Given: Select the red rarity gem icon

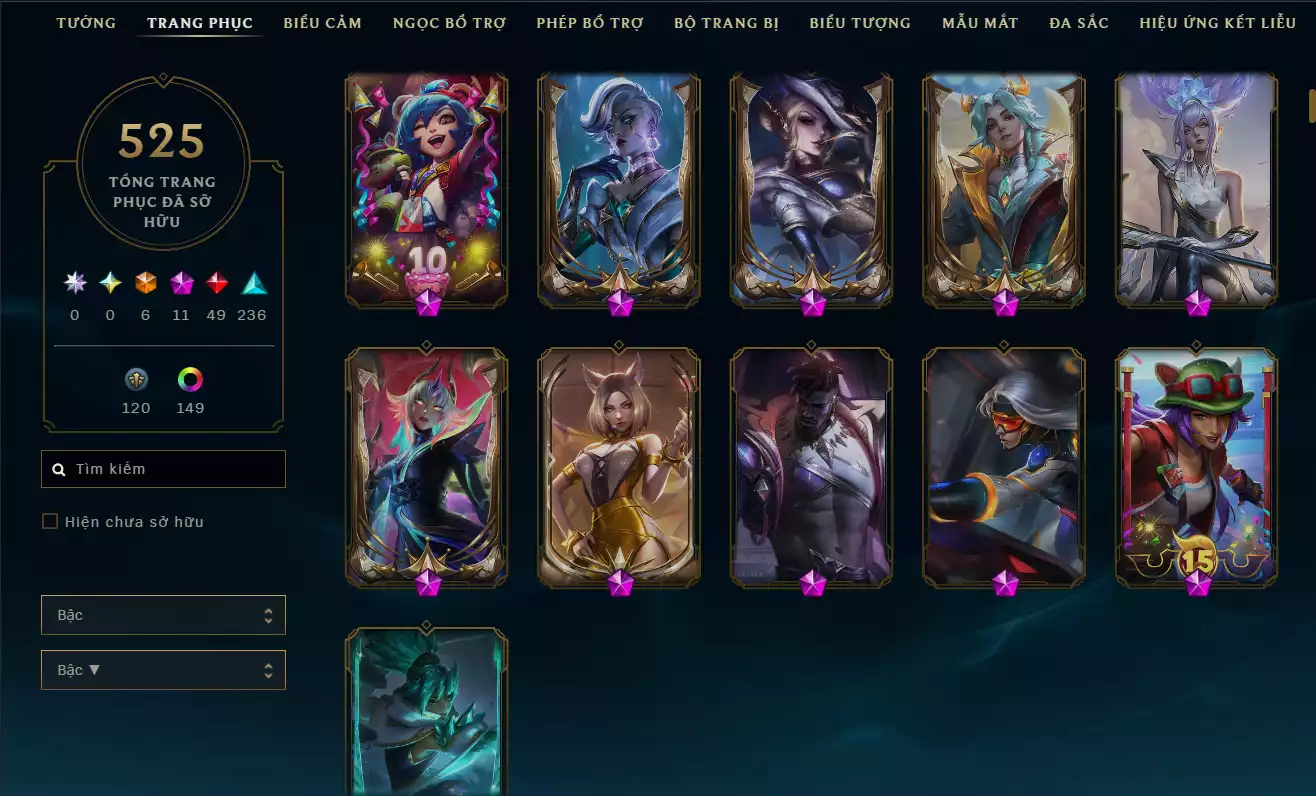Looking at the screenshot, I should point(218,283).
